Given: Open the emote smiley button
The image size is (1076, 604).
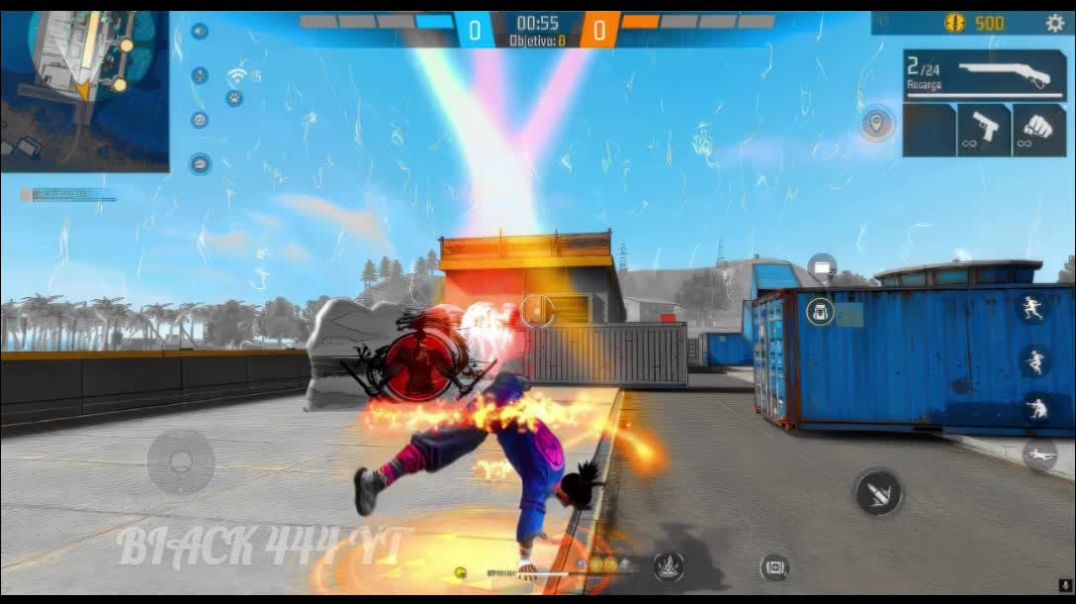Looking at the screenshot, I should click(x=200, y=120).
